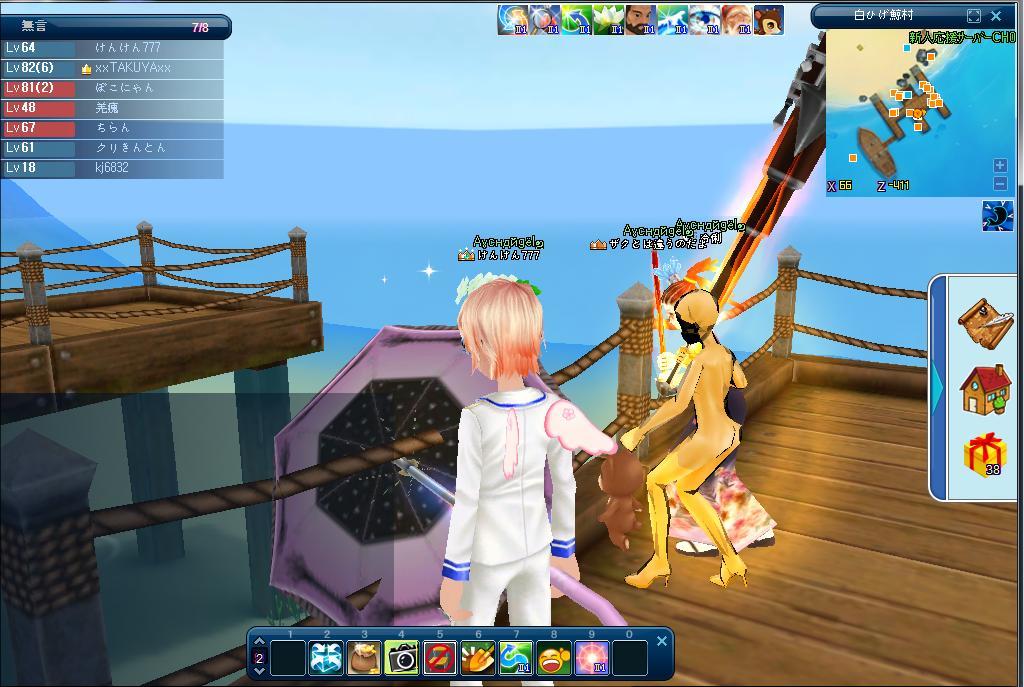Switch hotbar page with the up arrow
This screenshot has height=687, width=1024.
[x=260, y=644]
